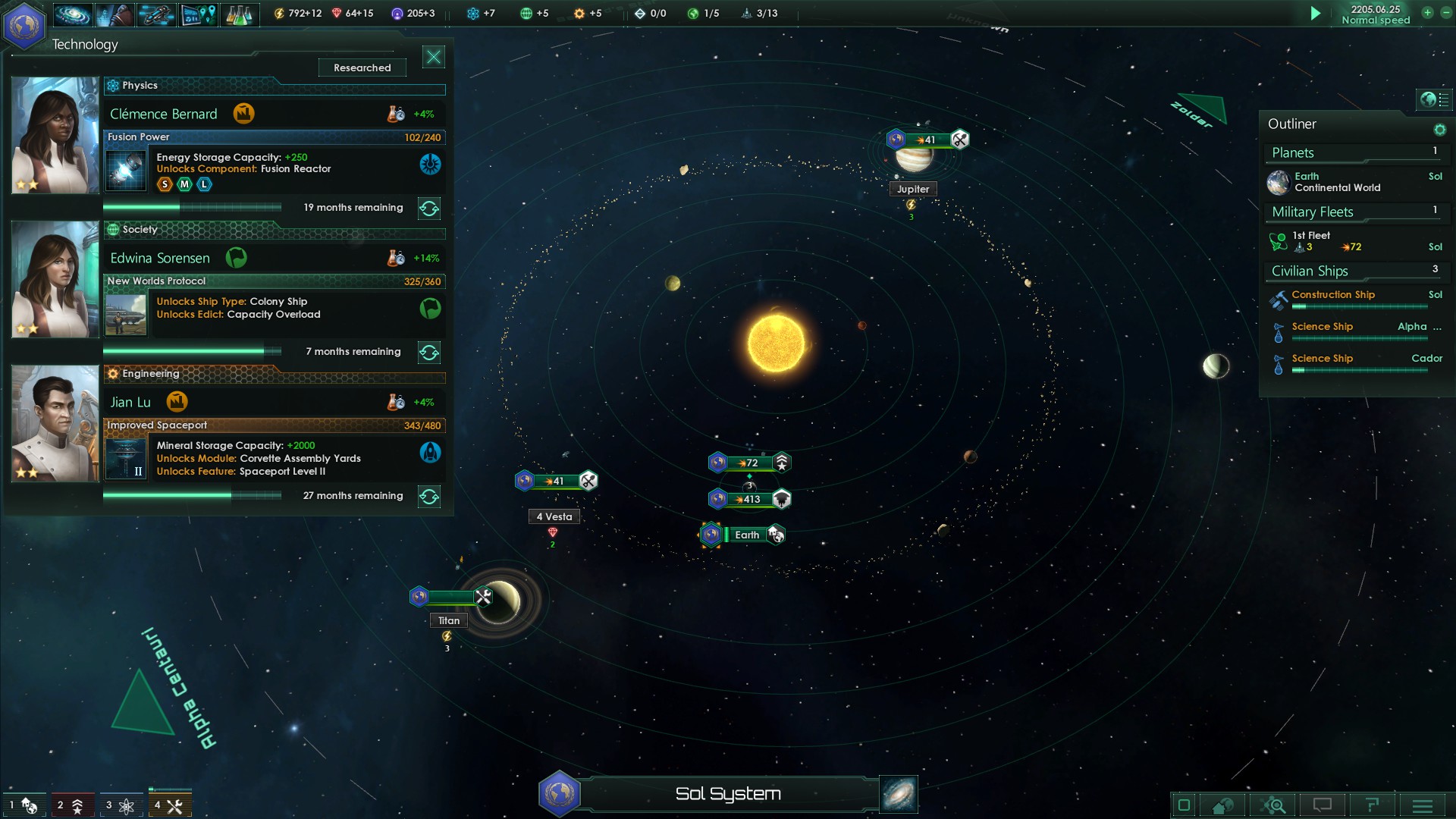Change the Improved Spaceport engineering research

[x=429, y=496]
